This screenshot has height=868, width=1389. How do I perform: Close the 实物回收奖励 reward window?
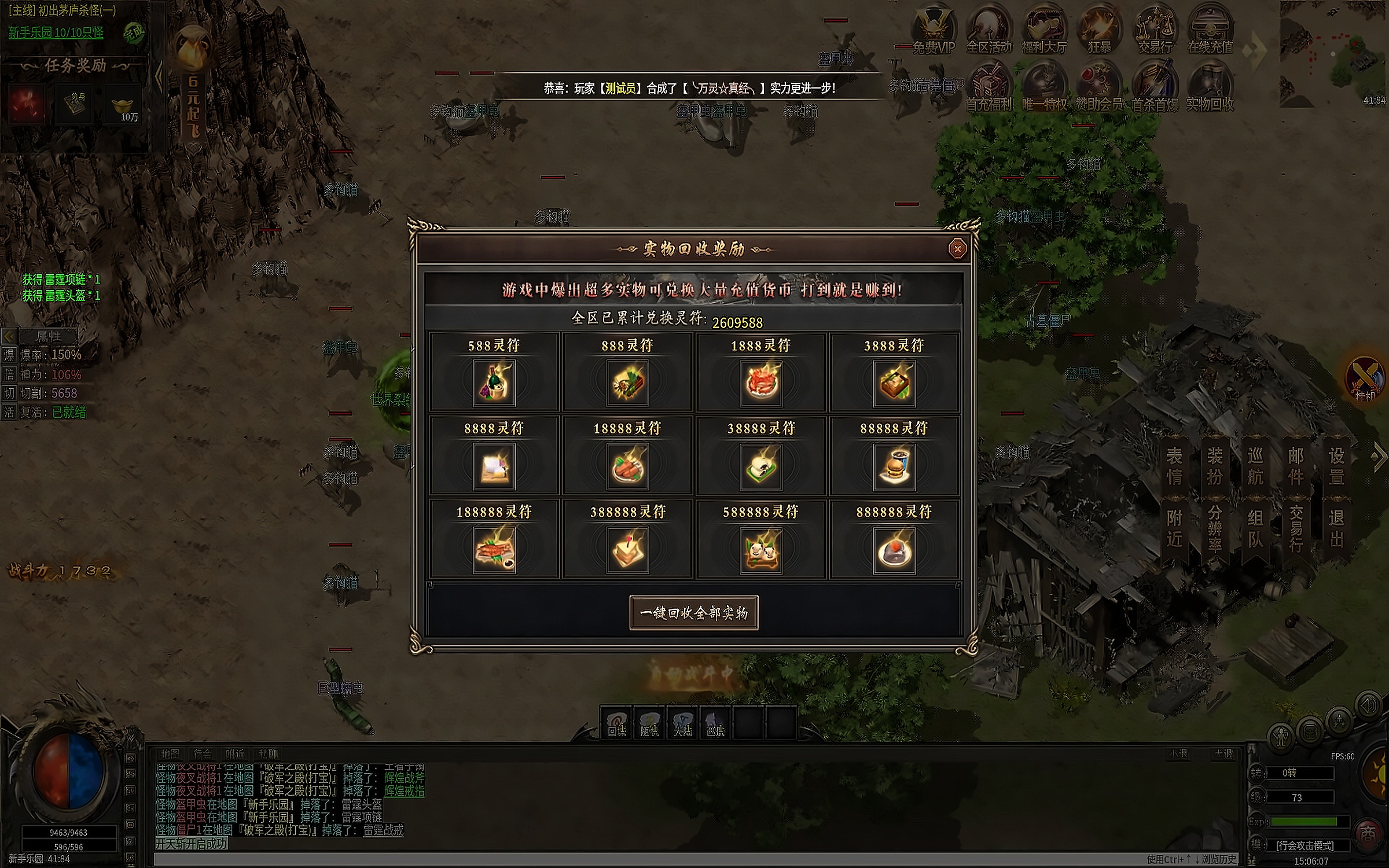957,249
